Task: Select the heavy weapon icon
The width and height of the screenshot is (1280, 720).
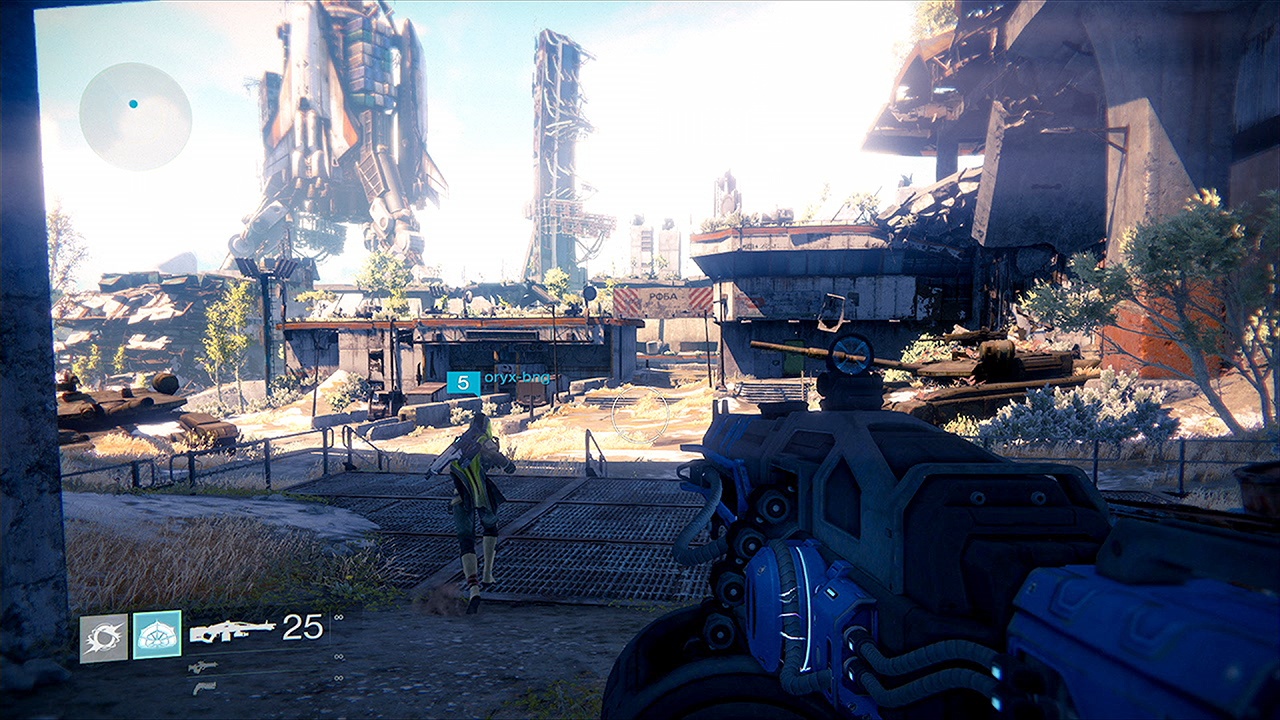Action: (203, 688)
